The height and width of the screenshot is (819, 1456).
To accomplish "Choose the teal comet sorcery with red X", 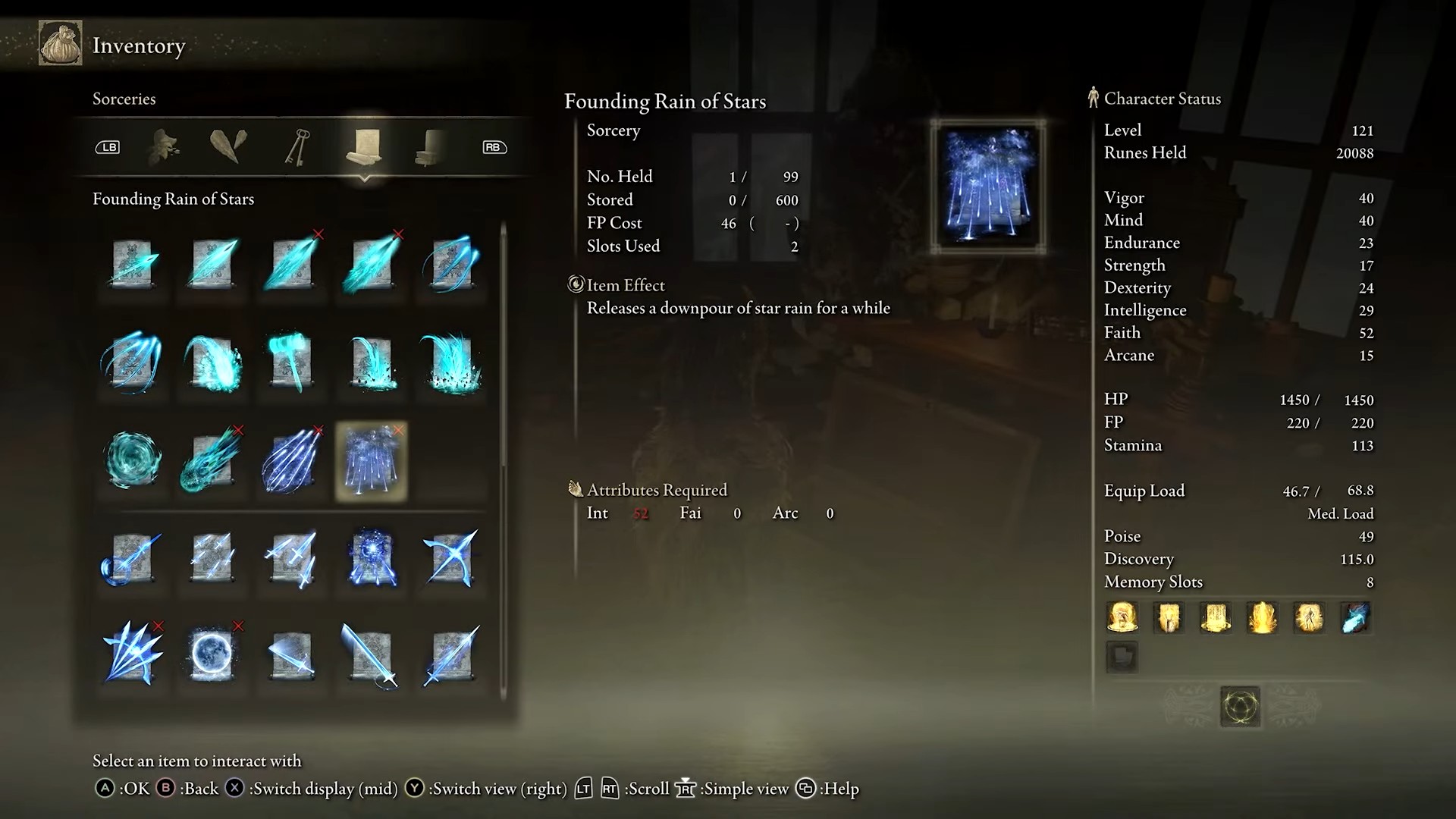I will coord(212,460).
